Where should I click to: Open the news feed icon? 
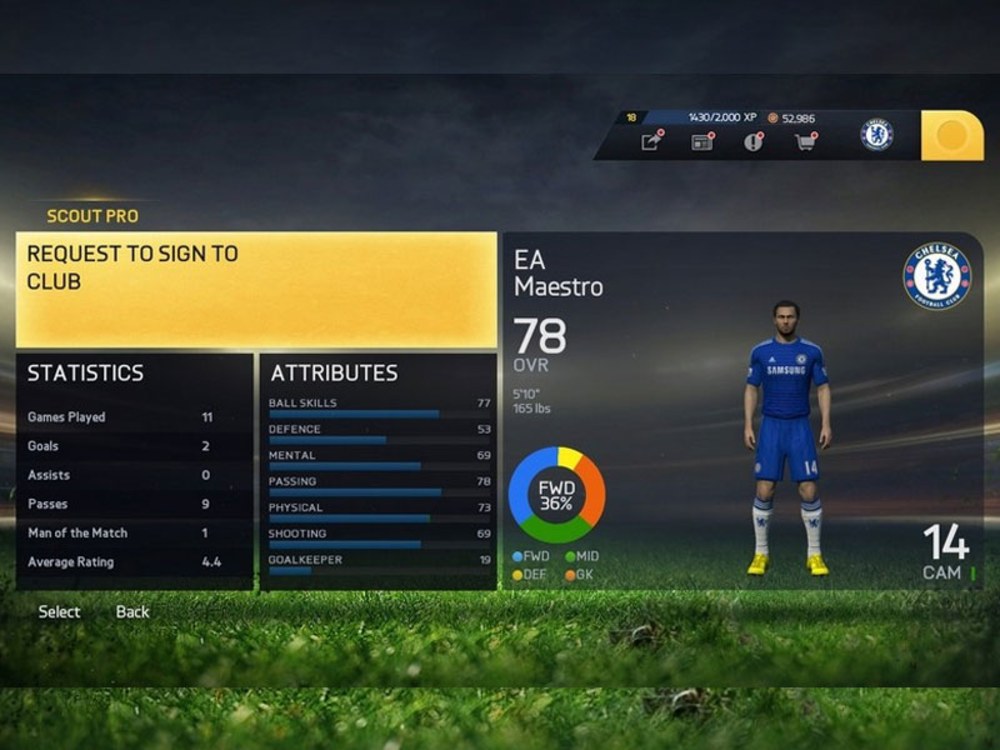pos(702,142)
